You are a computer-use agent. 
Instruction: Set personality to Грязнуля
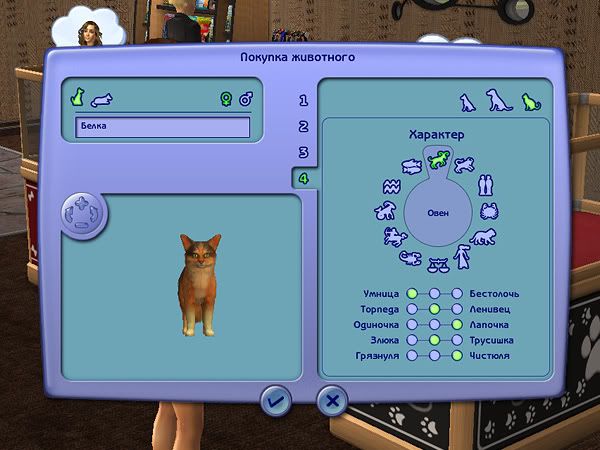coord(411,355)
